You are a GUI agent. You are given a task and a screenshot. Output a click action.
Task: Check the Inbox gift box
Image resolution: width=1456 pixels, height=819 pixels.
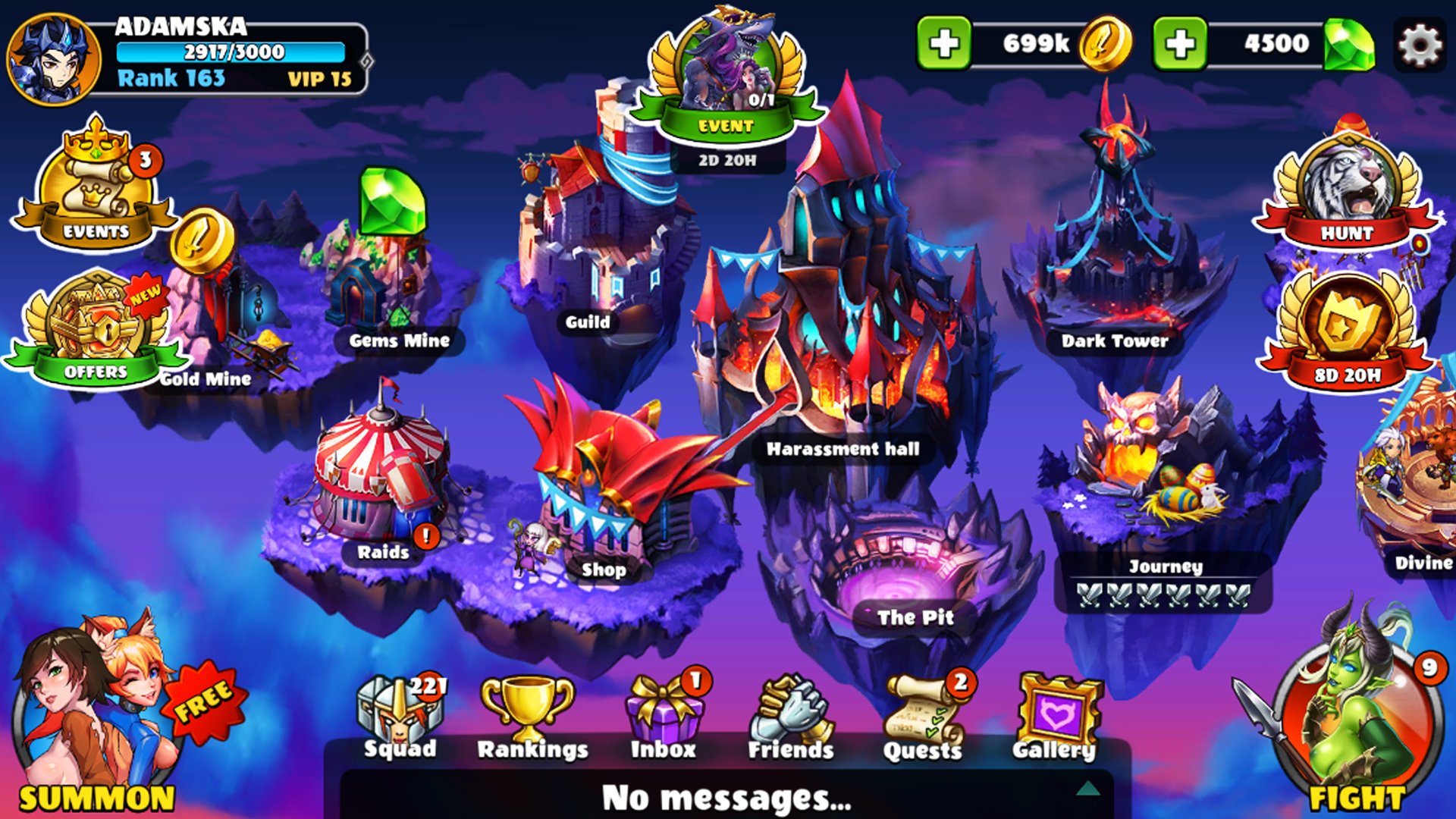(664, 717)
